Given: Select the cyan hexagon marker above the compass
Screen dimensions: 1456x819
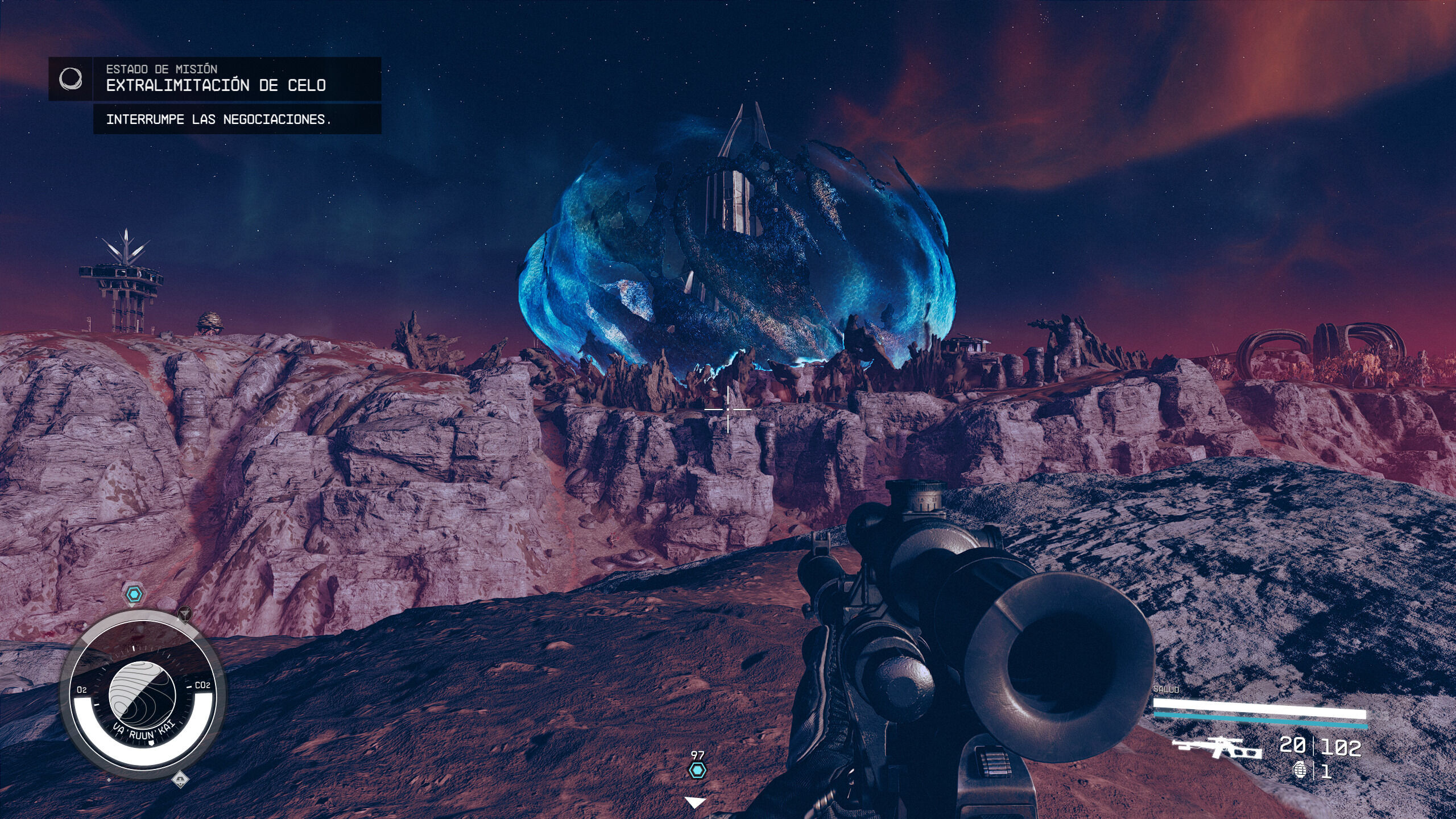Looking at the screenshot, I should [134, 595].
